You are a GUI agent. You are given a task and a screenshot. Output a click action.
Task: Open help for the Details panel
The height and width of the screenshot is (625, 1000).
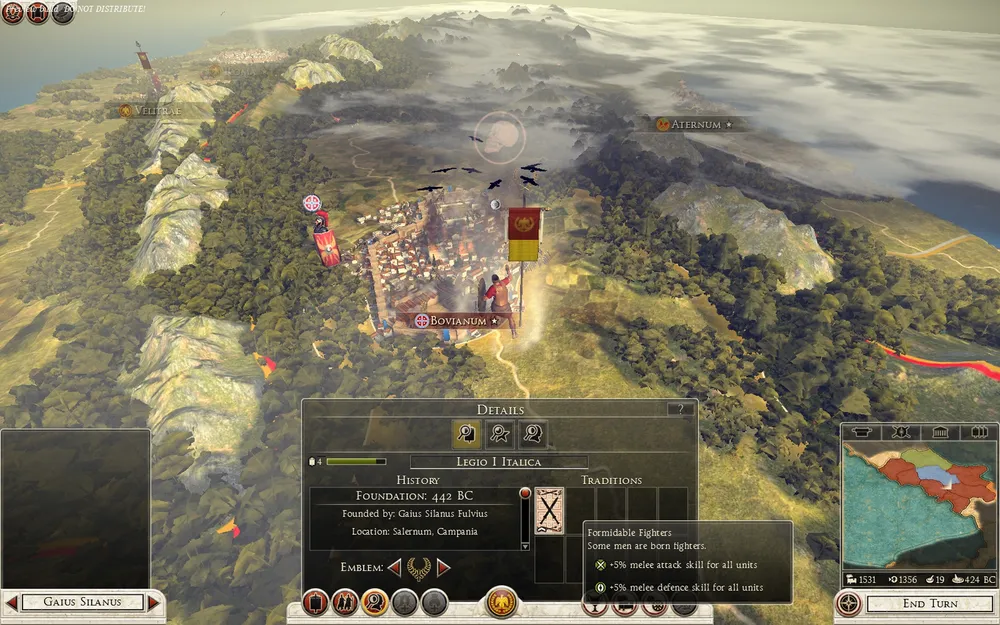point(682,409)
